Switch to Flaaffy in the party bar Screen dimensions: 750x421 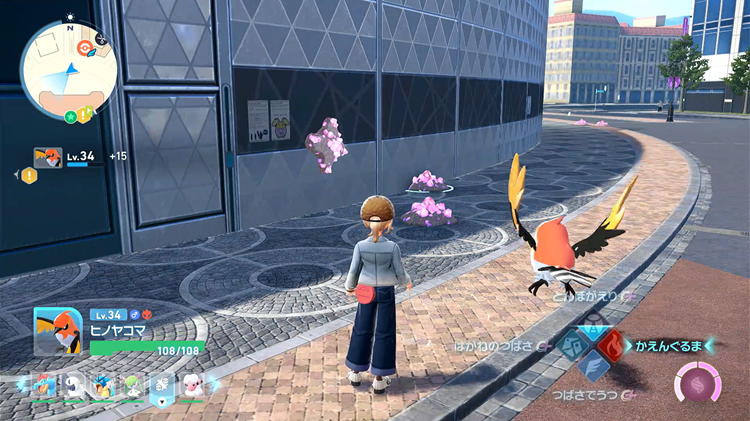(x=190, y=386)
